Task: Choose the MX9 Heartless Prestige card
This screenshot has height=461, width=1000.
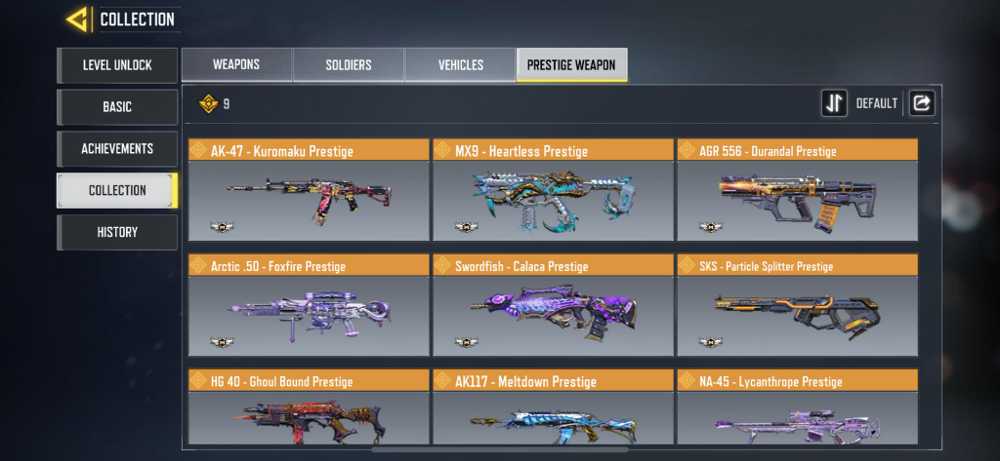Action: (552, 190)
